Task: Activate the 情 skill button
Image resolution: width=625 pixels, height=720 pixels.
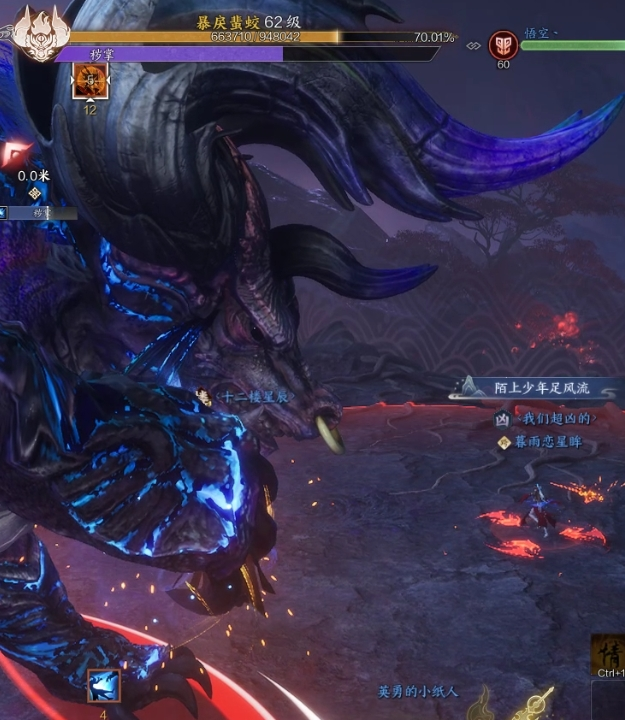Action: [608, 654]
